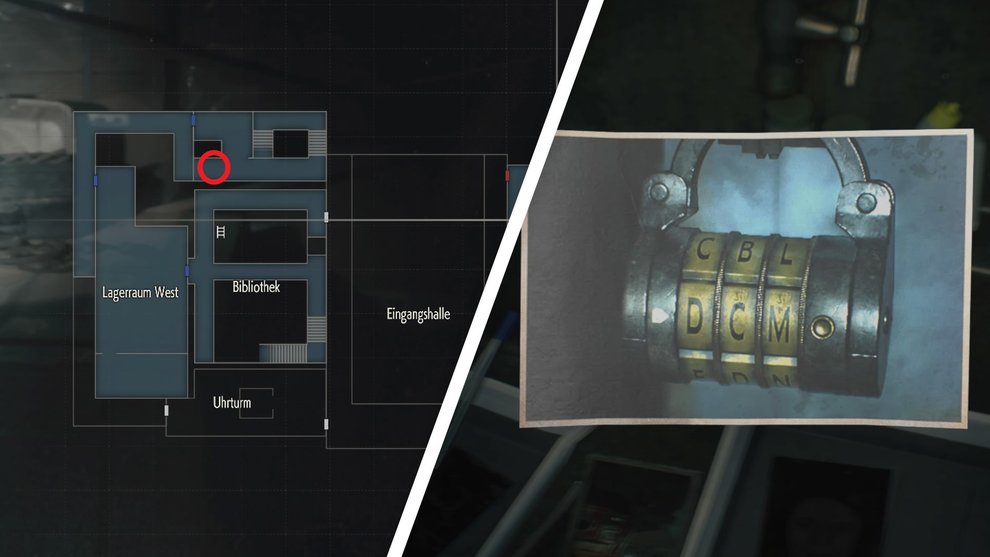The height and width of the screenshot is (557, 990).
Task: Choose the Eingangshalle room on map
Action: point(418,314)
